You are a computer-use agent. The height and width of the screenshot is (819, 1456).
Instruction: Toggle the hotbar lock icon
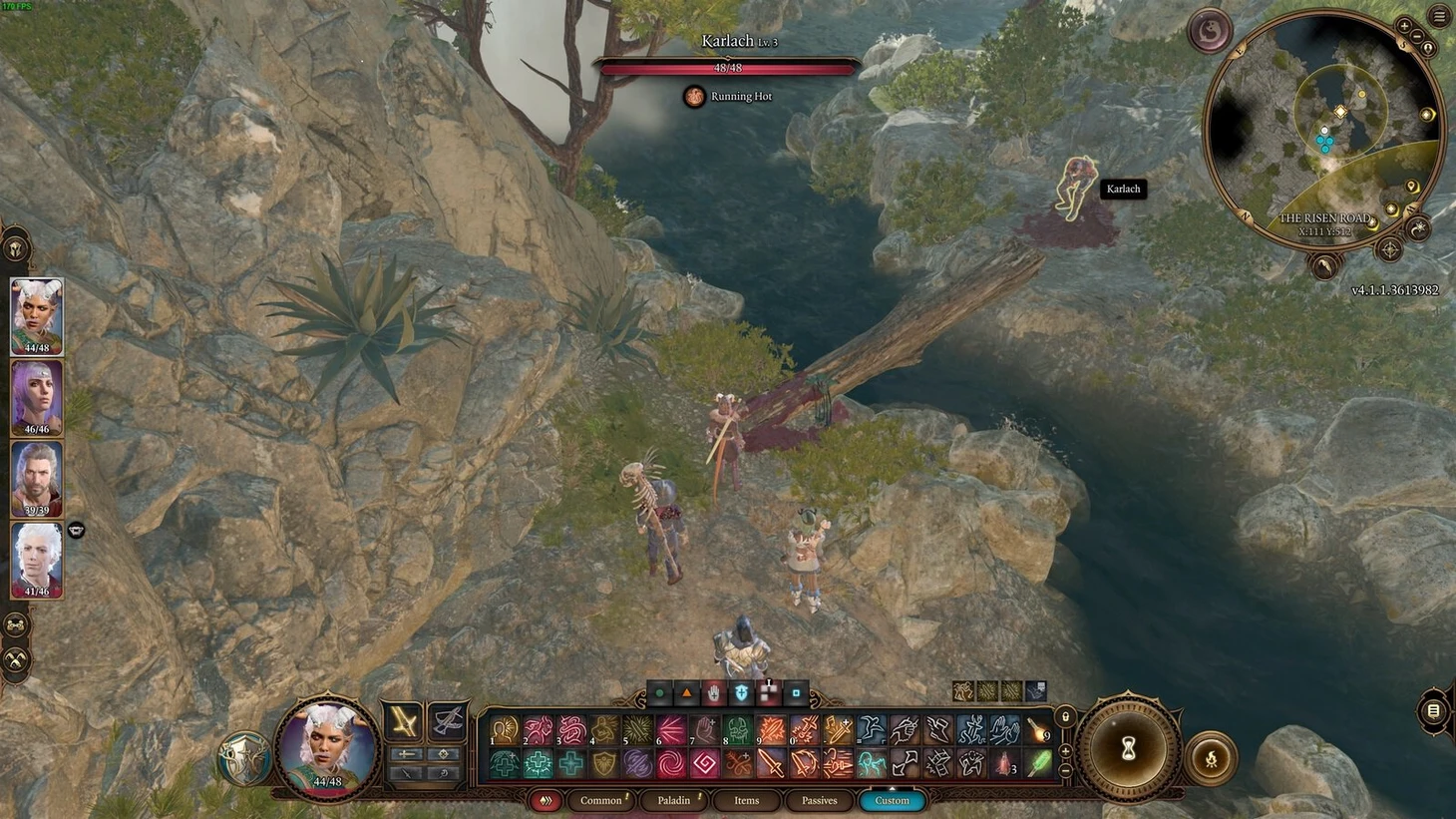coord(1065,717)
